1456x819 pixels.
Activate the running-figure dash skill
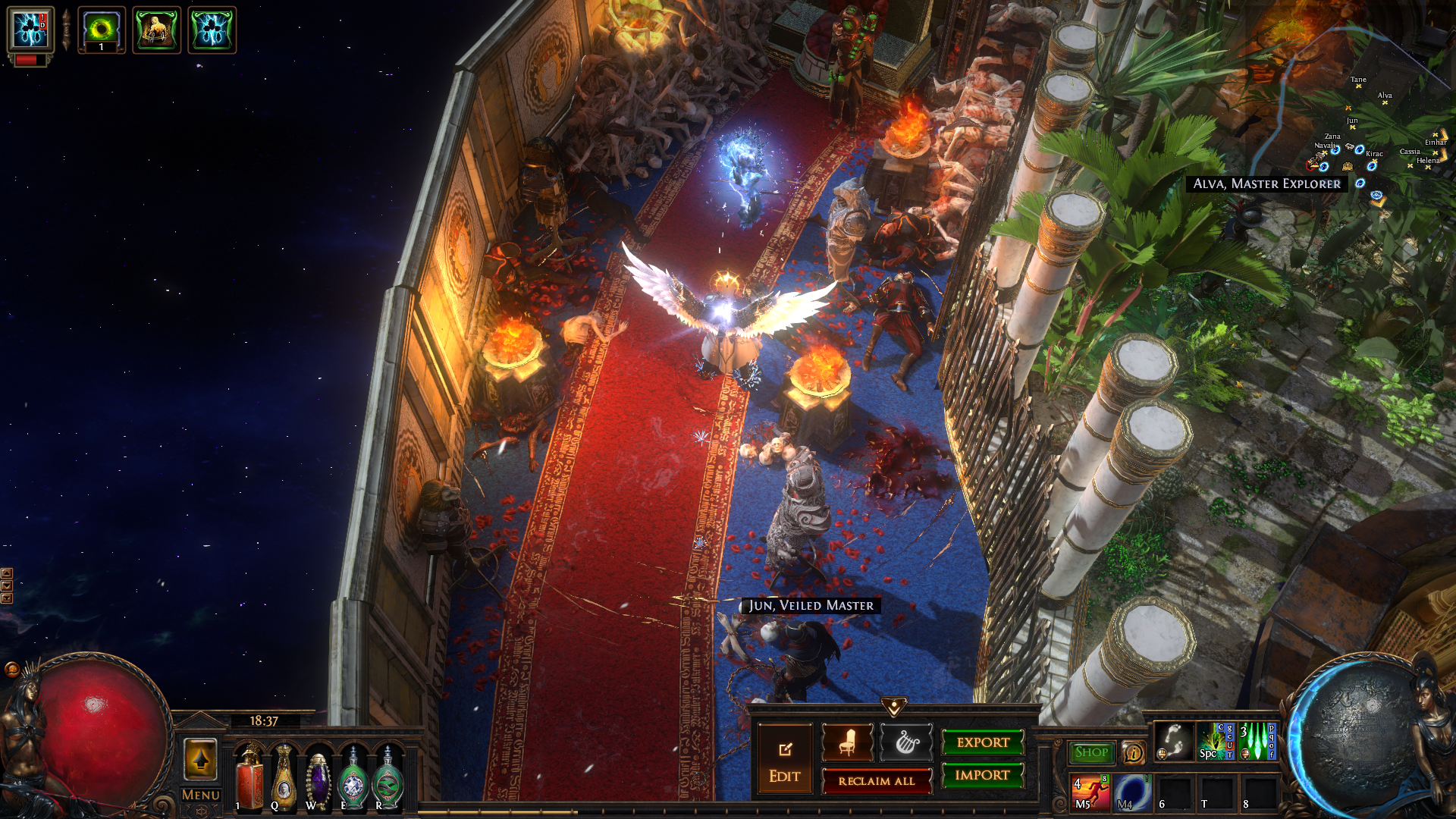1090,792
